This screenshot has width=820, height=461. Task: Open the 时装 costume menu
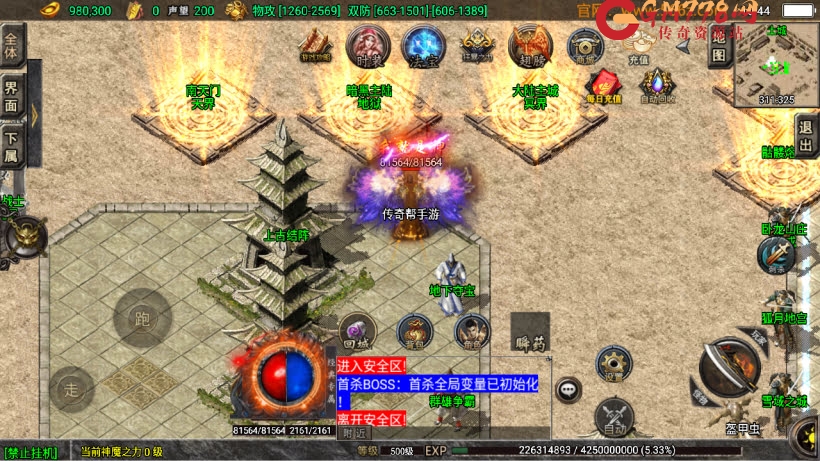[x=367, y=45]
